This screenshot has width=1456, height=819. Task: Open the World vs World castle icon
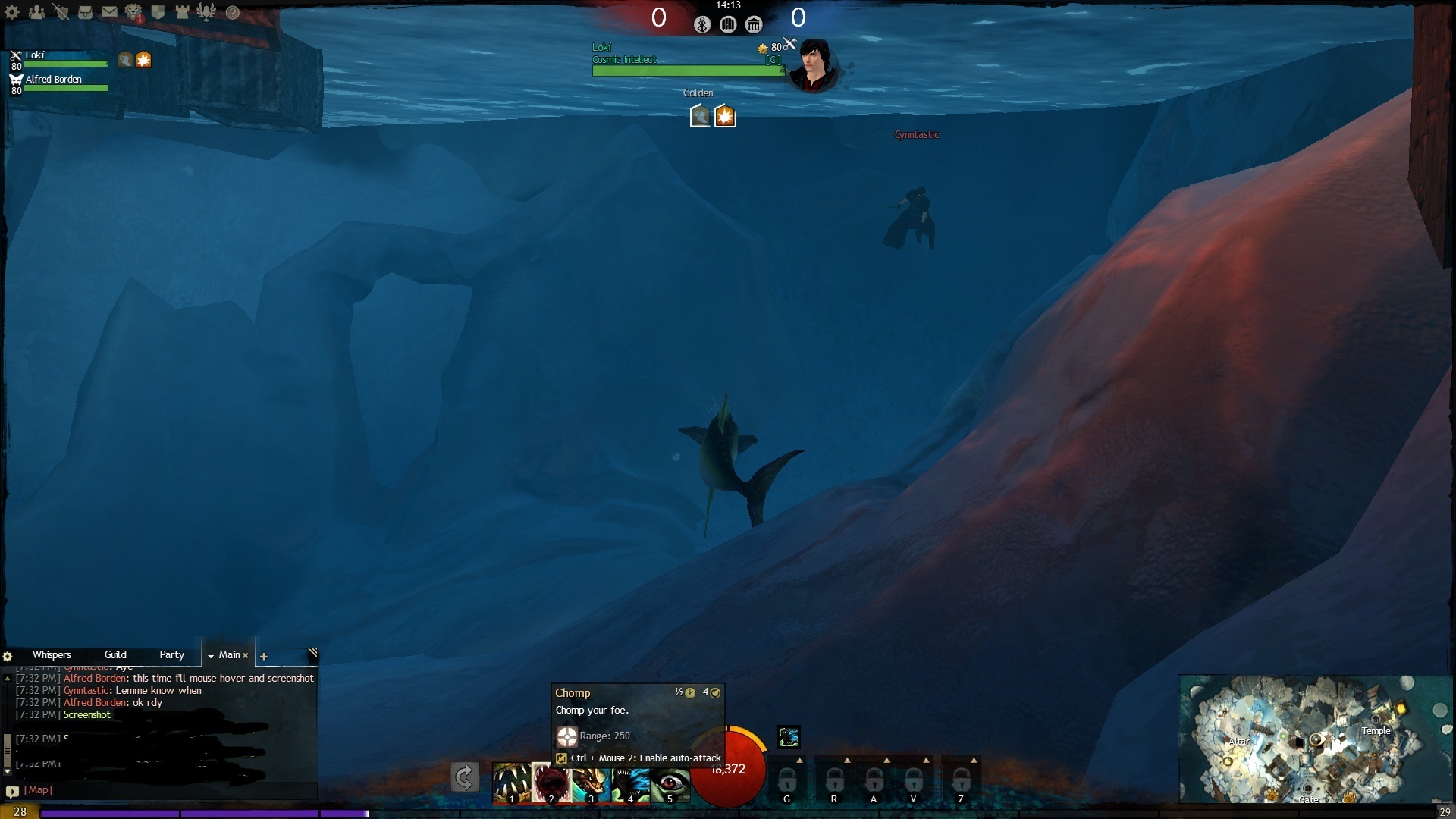(182, 12)
